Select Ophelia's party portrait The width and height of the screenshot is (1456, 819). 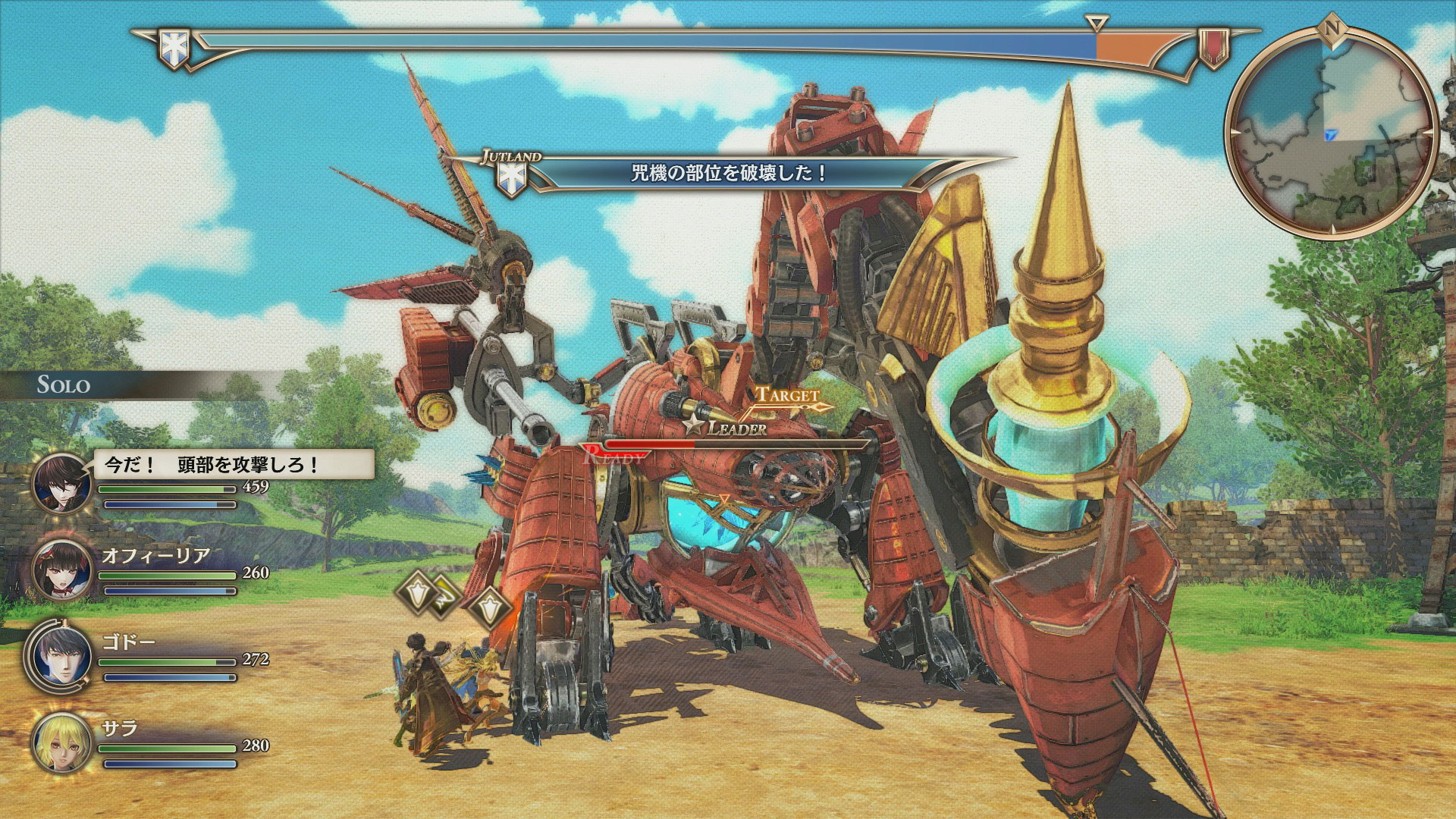[62, 572]
